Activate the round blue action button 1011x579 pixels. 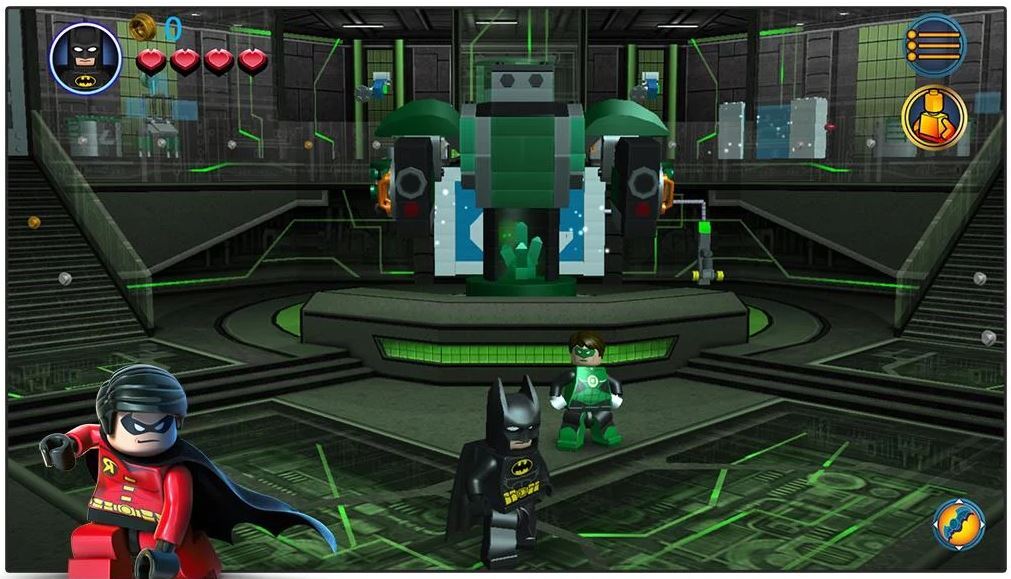959,525
